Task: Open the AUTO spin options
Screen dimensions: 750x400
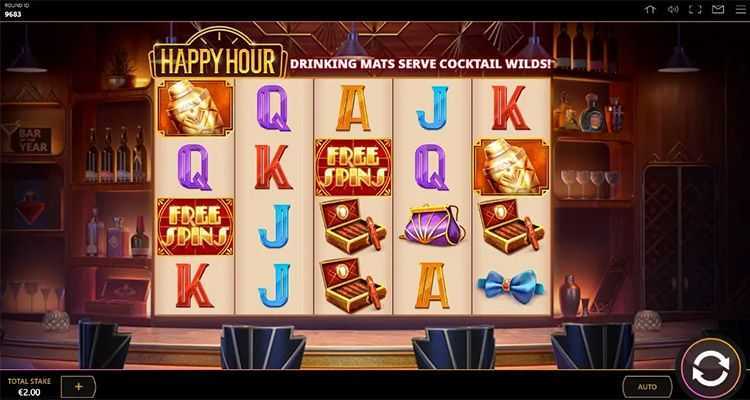Action: 647,386
